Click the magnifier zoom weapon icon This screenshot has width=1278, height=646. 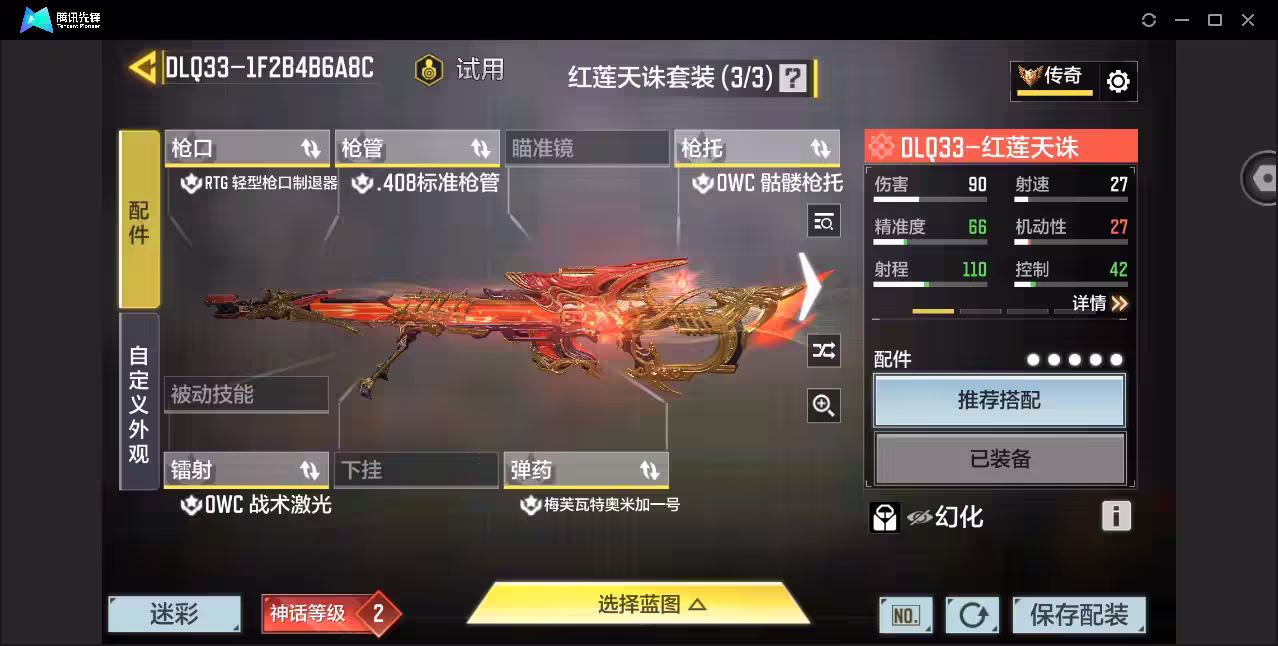click(824, 405)
